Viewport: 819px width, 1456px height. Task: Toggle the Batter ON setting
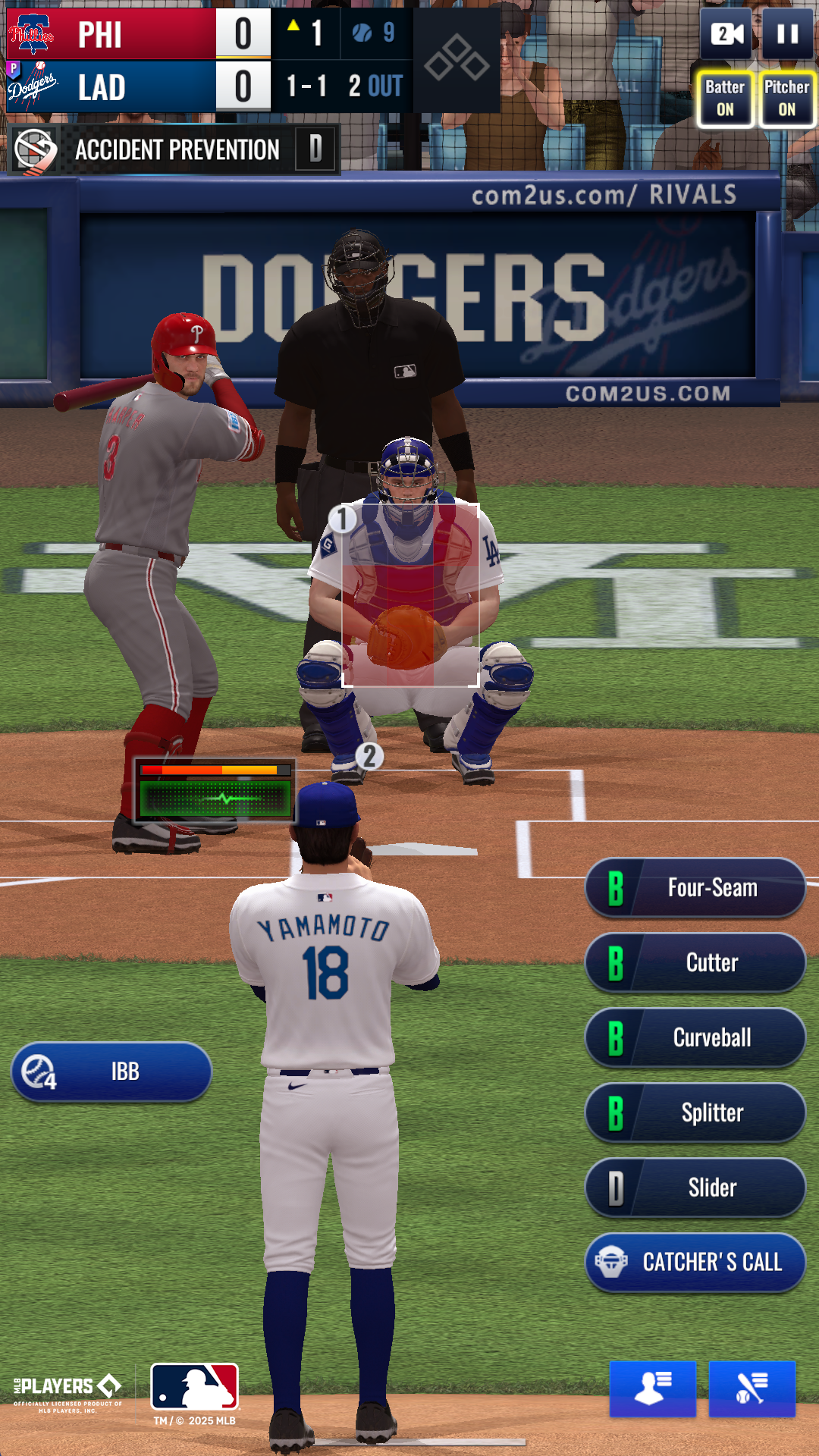click(725, 99)
